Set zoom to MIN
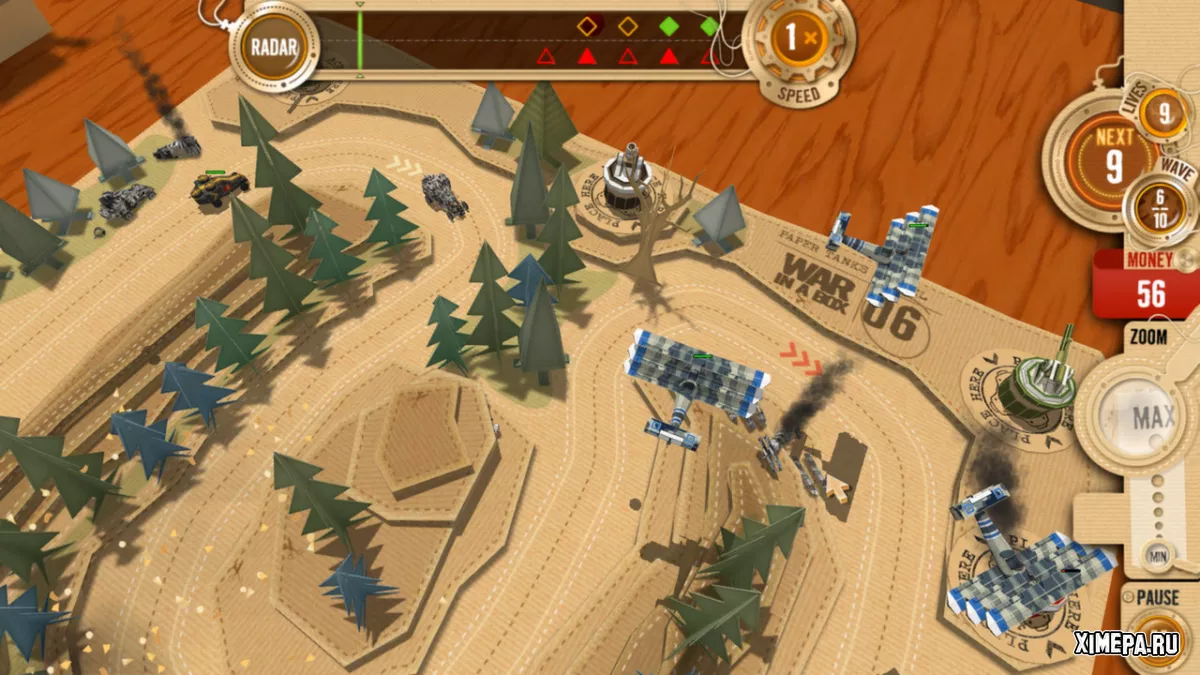 point(1156,556)
